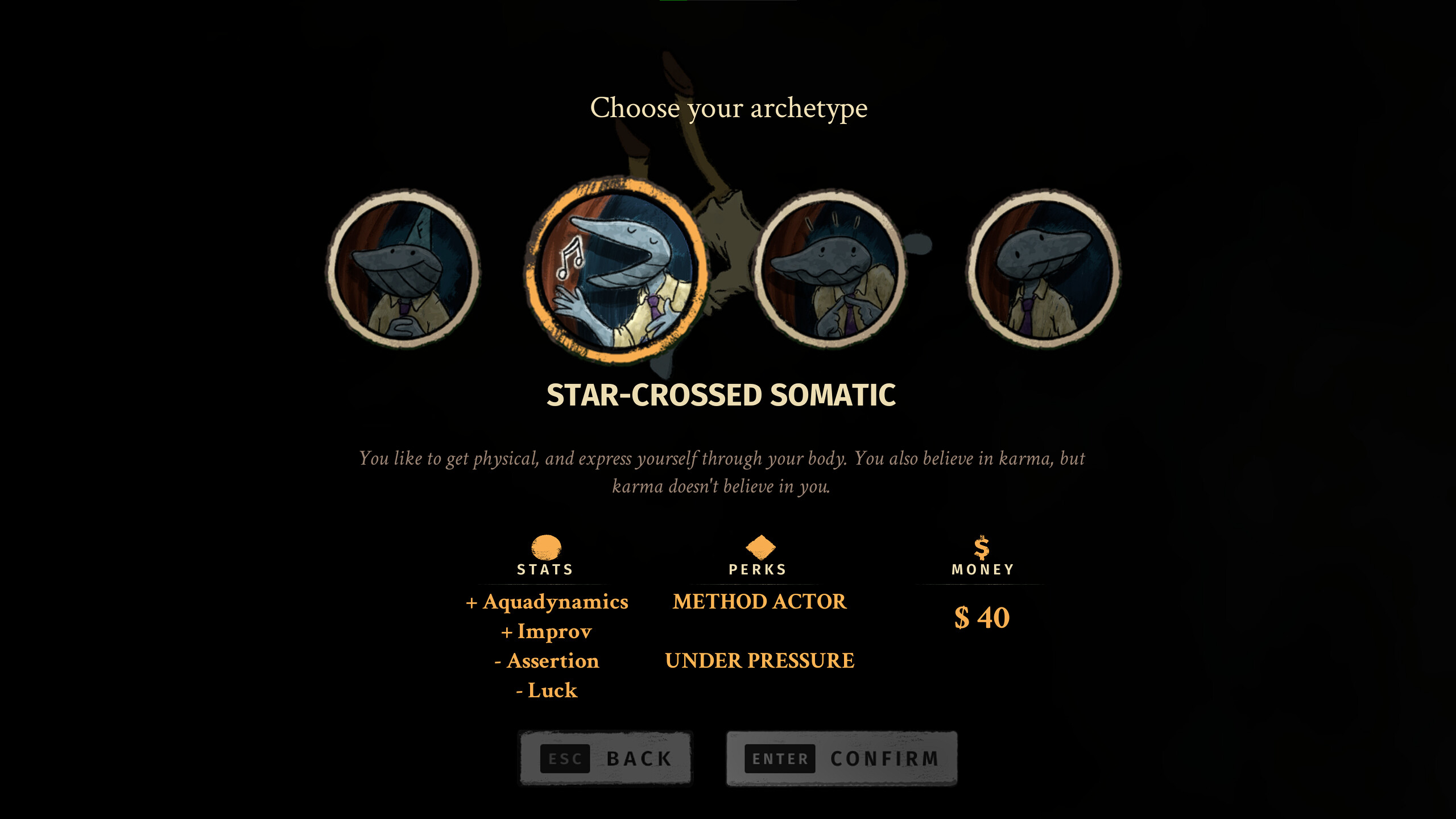Expand the METHOD ACTOR perk details
Viewport: 1456px width, 819px height.
759,601
